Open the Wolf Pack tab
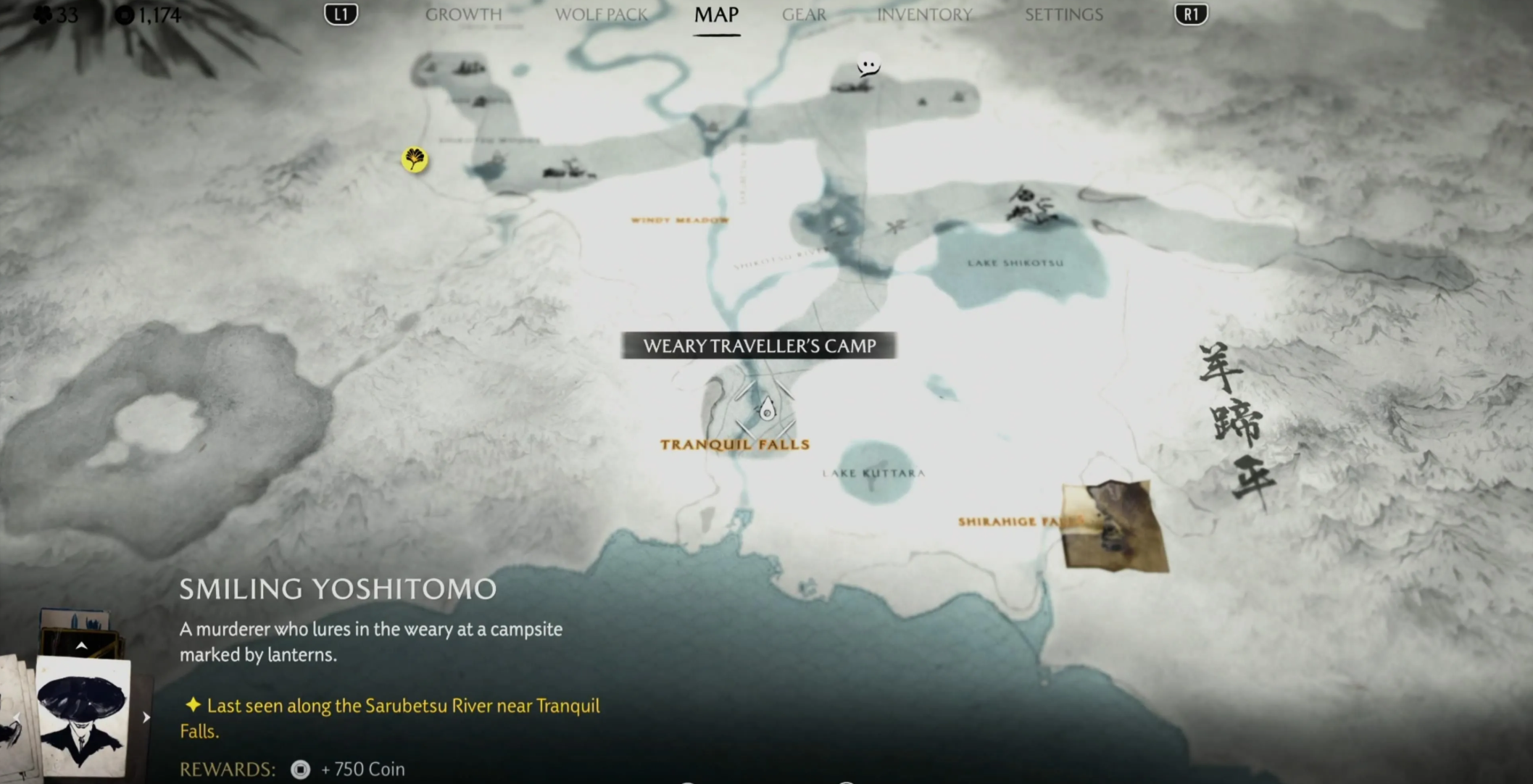The height and width of the screenshot is (784, 1533). (x=601, y=14)
